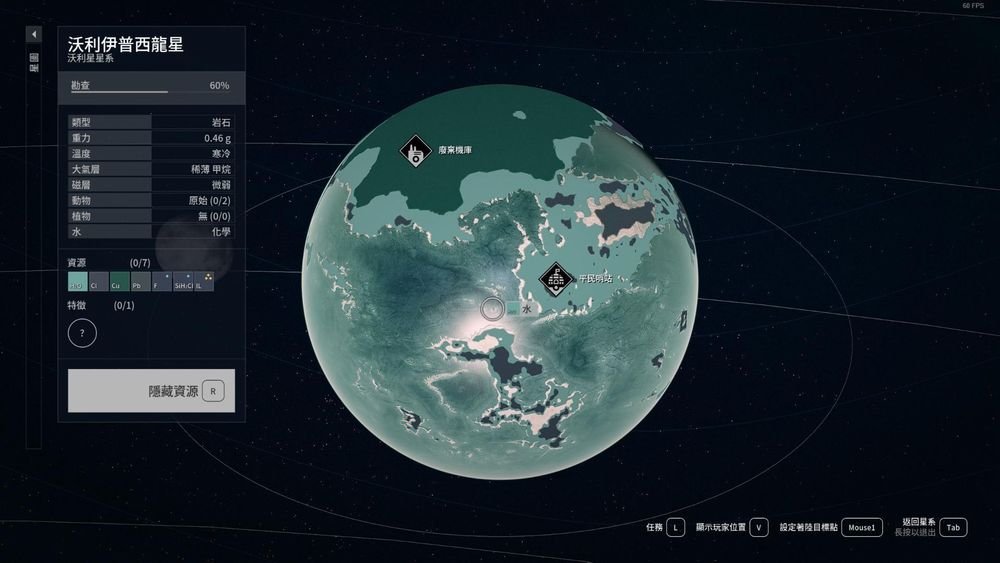1000x563 pixels.
Task: Select the 廢棄機庫 landing marker
Action: pos(415,152)
